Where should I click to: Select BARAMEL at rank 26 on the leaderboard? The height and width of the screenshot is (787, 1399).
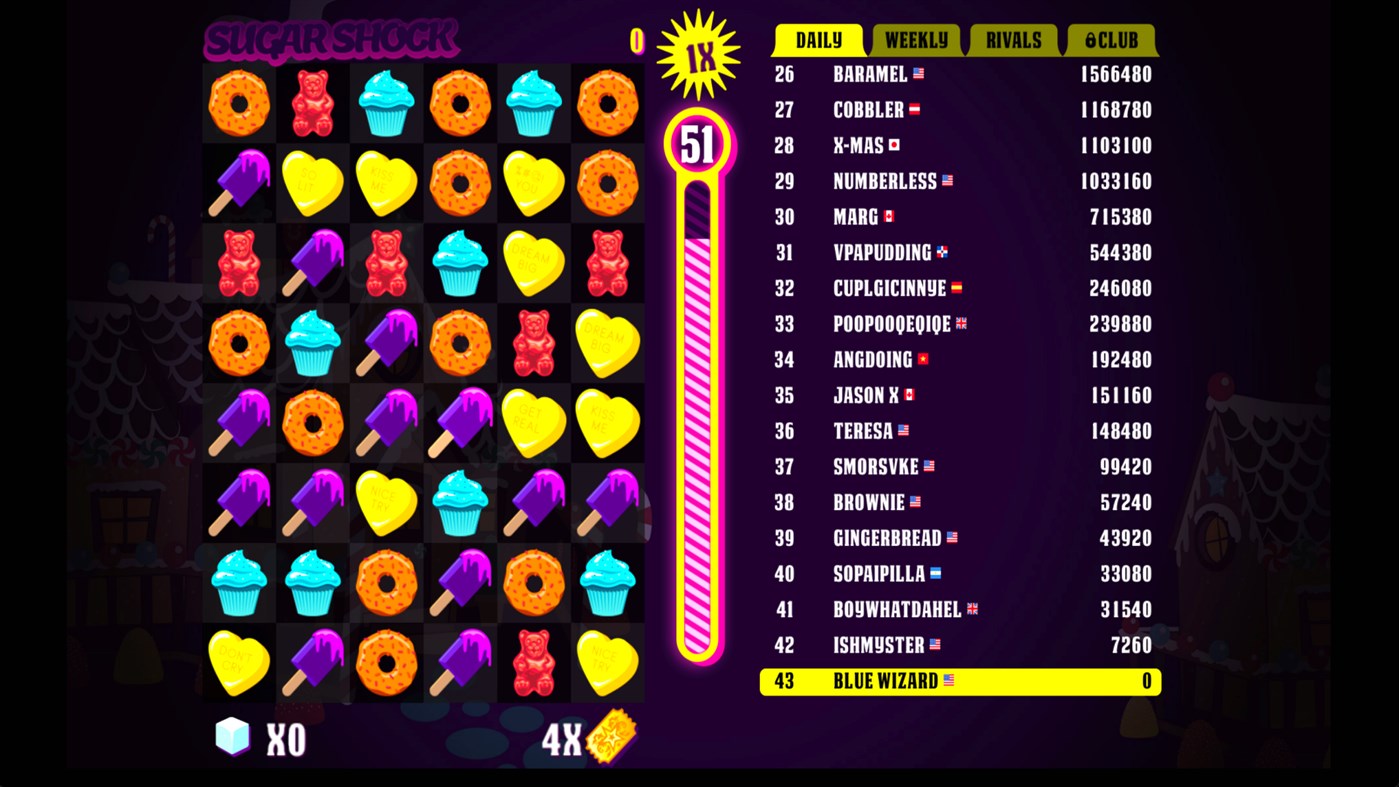(959, 74)
